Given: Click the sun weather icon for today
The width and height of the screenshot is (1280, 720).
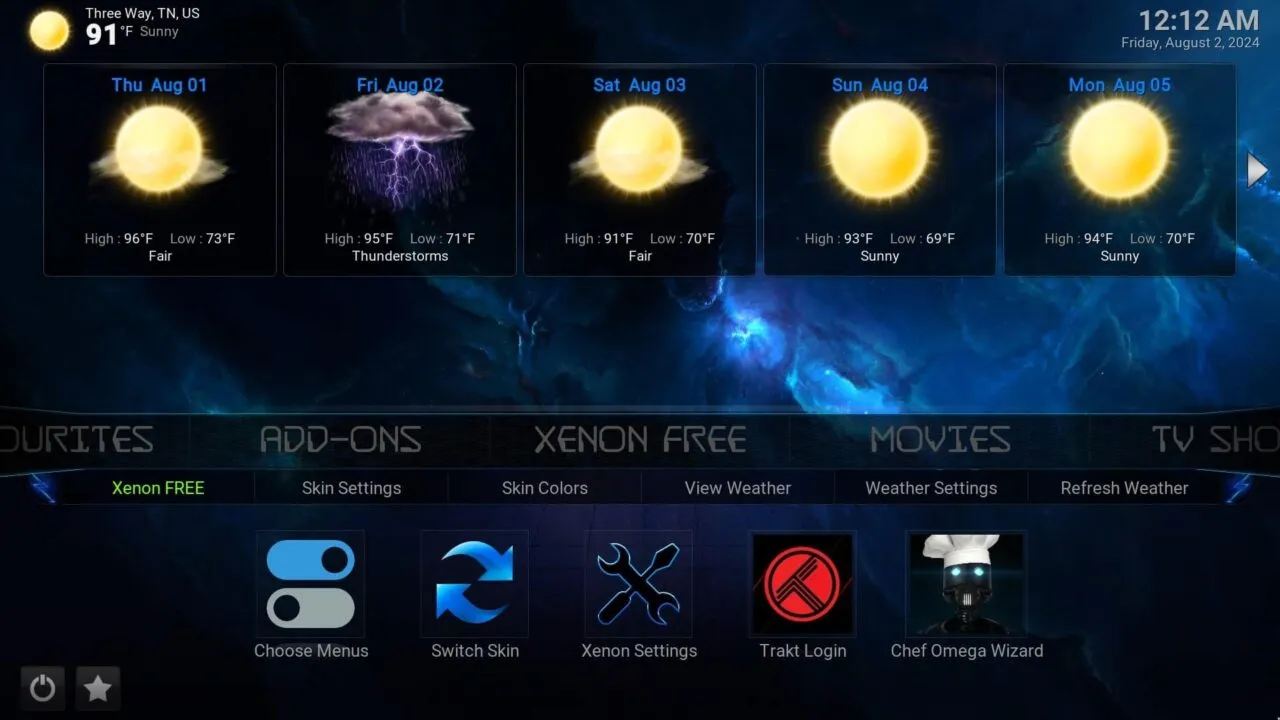Looking at the screenshot, I should click(x=47, y=30).
